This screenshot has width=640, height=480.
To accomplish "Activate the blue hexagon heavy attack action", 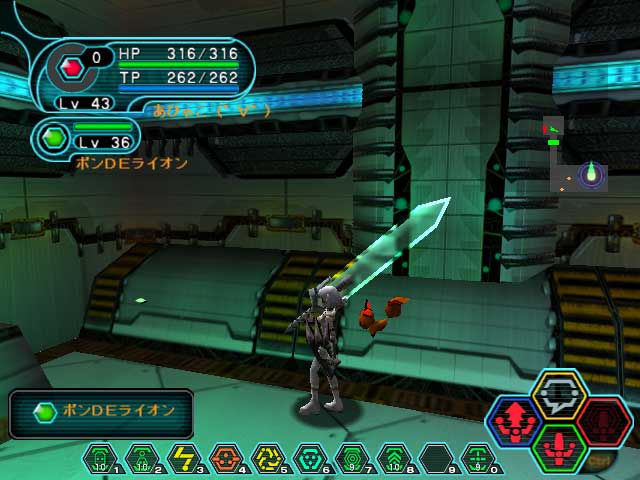I will (x=515, y=423).
